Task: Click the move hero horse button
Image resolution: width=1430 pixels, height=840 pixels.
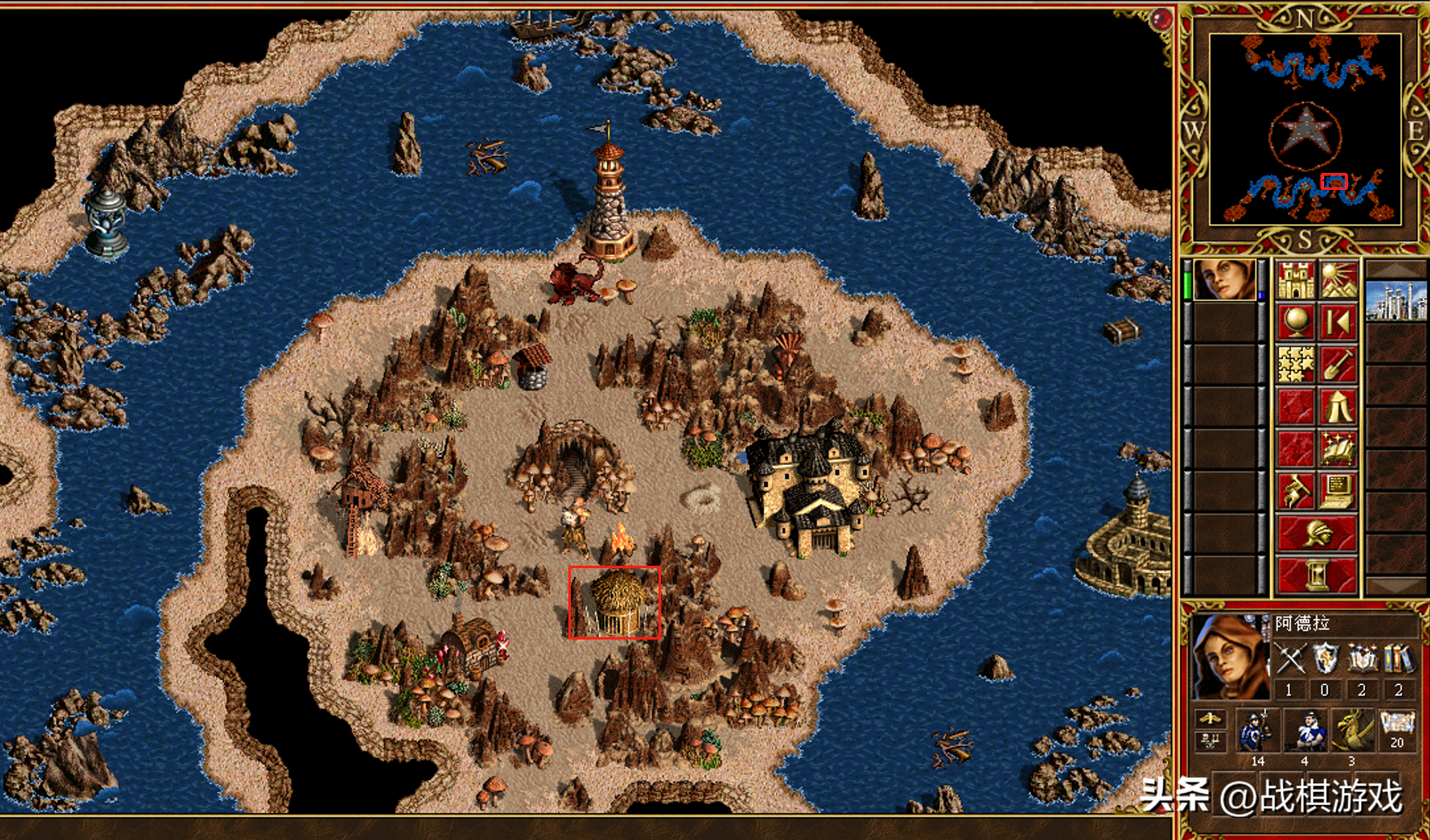Action: click(x=1296, y=491)
